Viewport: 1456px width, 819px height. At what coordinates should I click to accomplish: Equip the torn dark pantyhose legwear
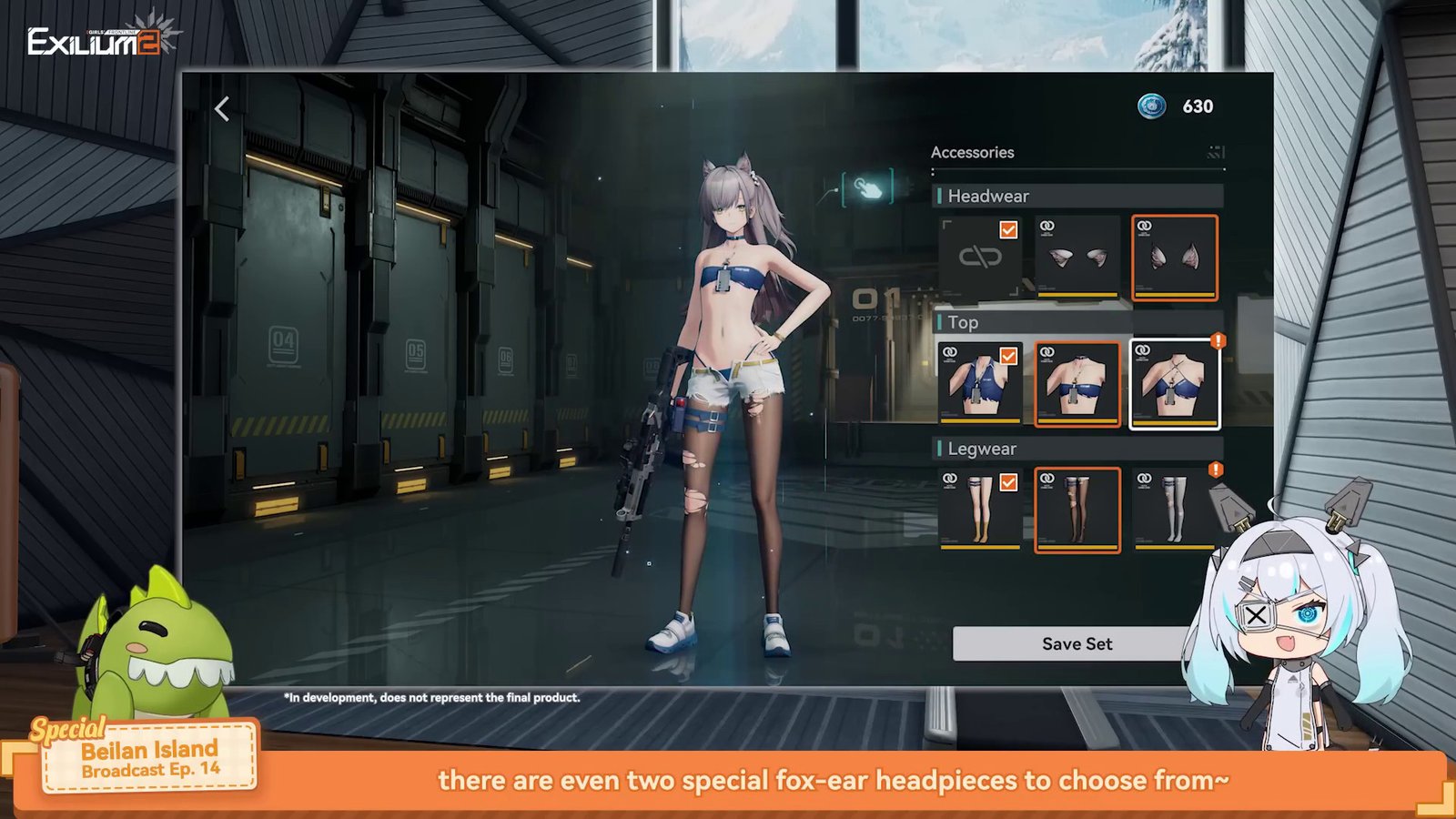tap(1077, 510)
